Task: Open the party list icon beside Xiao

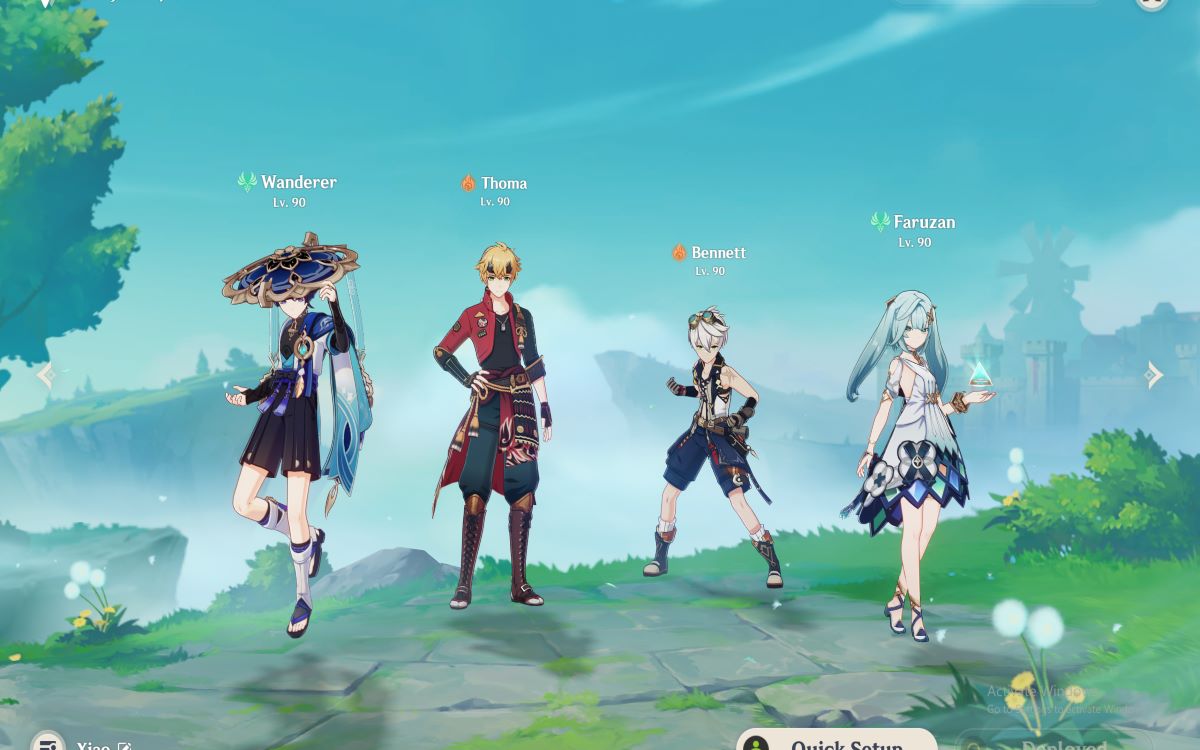Action: click(47, 744)
